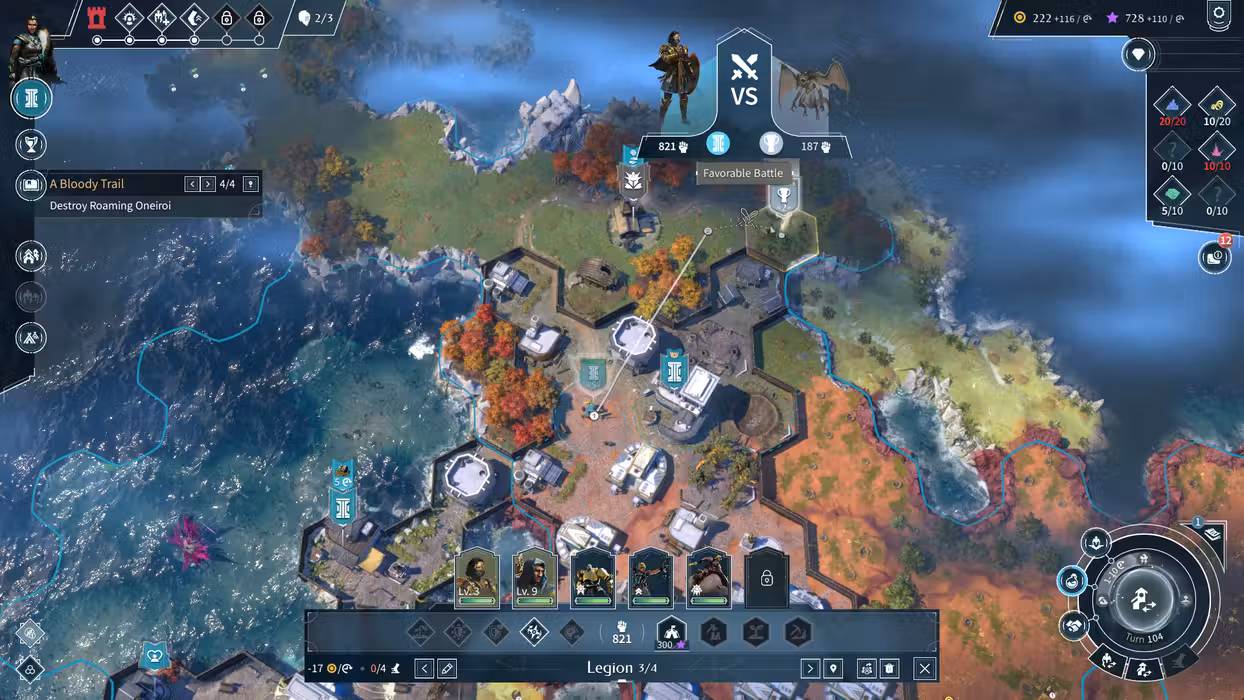Disband the army using the trash icon
This screenshot has height=700, width=1244.
[x=890, y=669]
